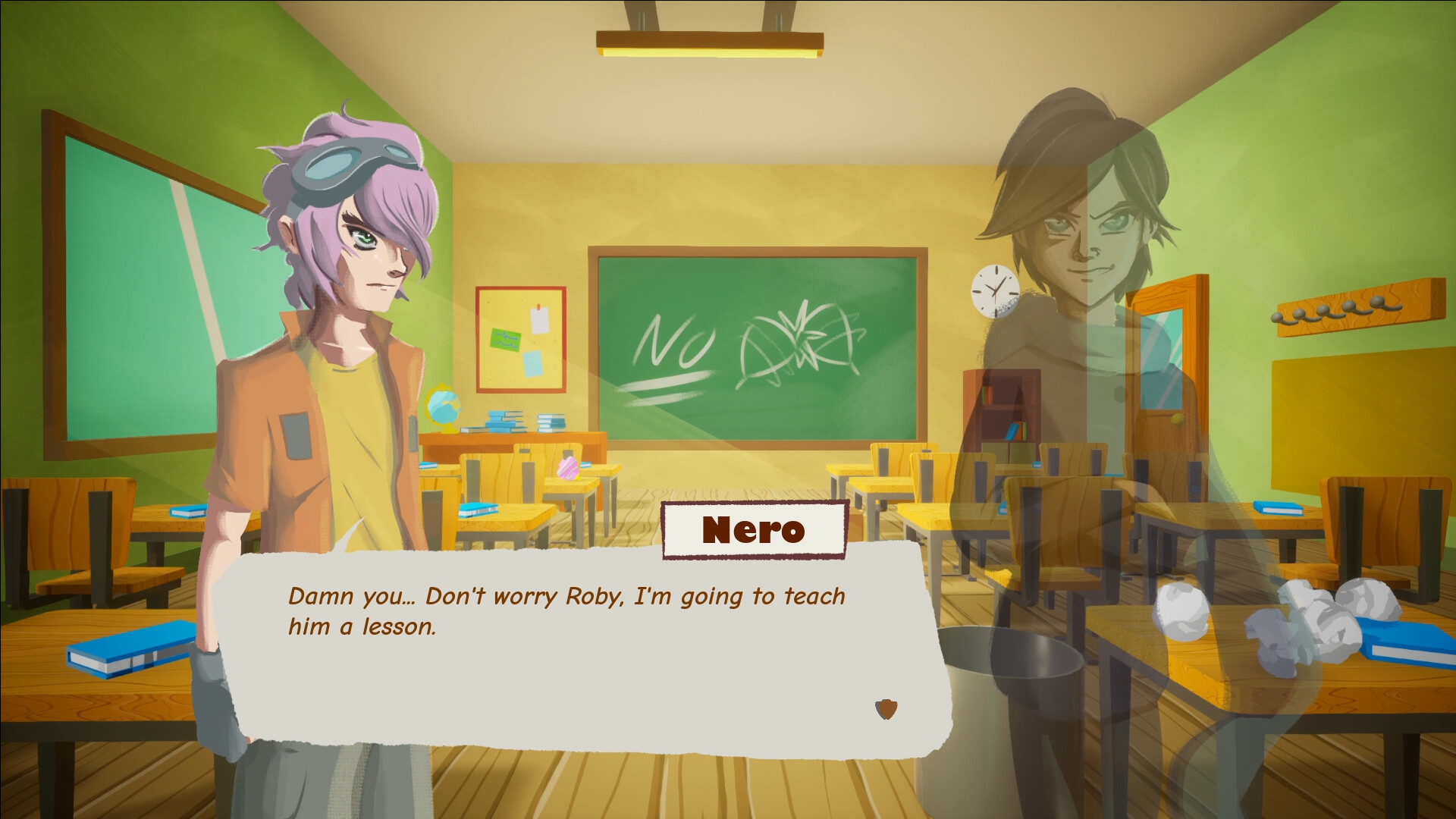1456x819 pixels.
Task: Click the acorn continue indicator
Action: [x=884, y=711]
